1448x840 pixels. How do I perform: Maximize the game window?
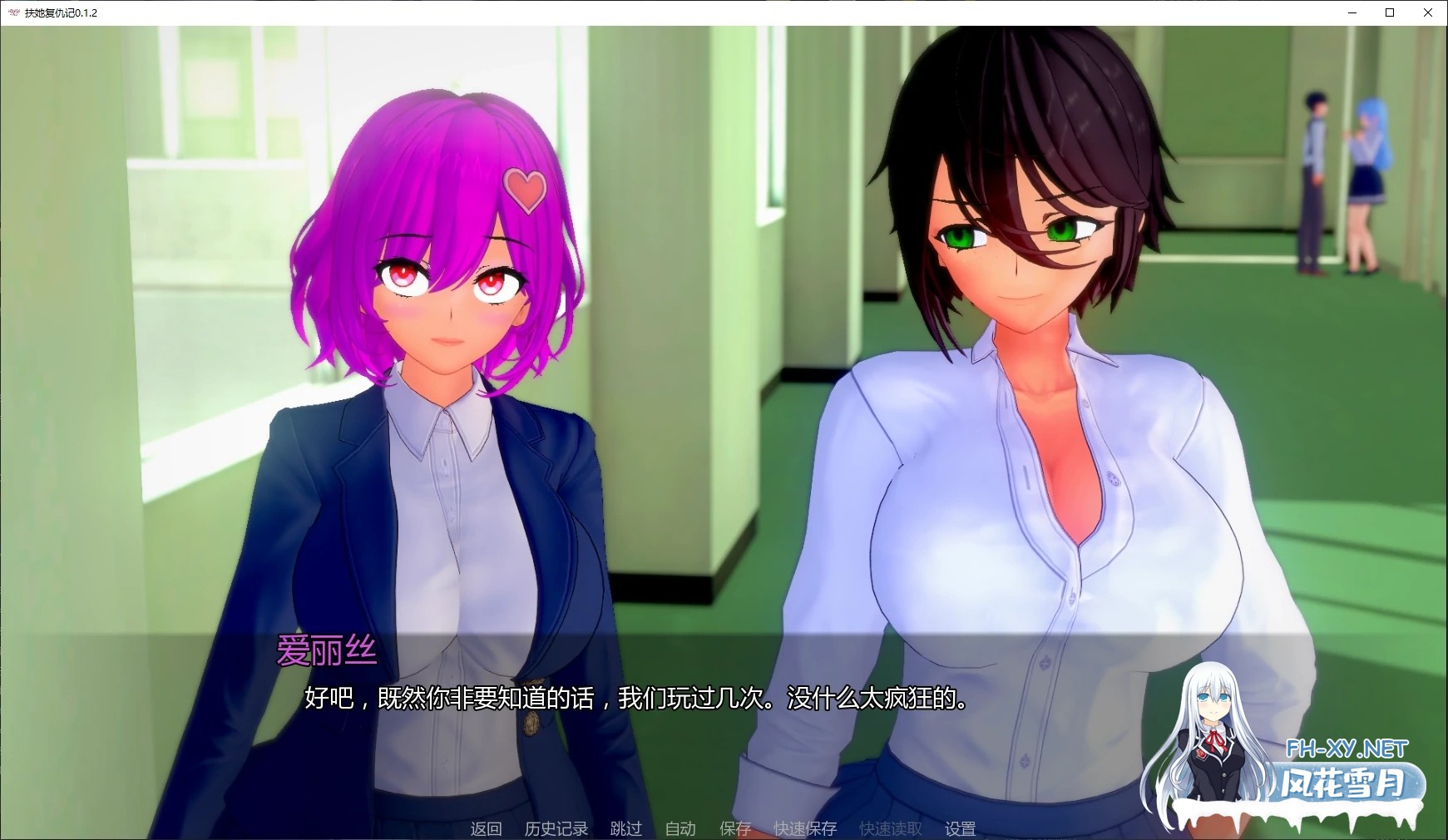point(1388,12)
